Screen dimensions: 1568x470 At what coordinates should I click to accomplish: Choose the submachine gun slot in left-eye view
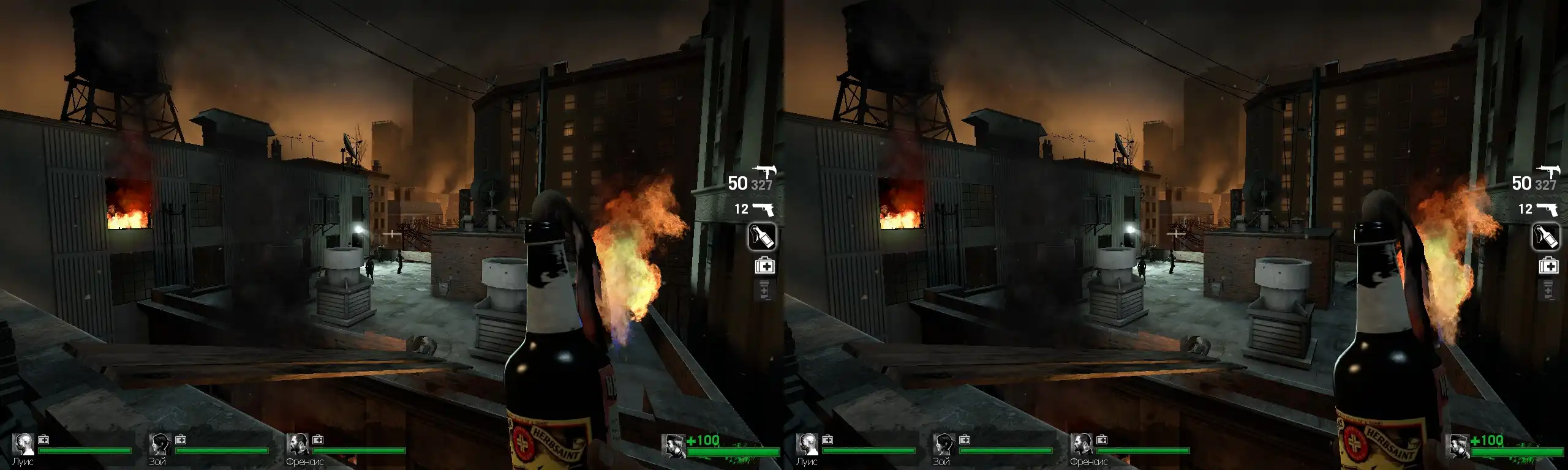764,171
